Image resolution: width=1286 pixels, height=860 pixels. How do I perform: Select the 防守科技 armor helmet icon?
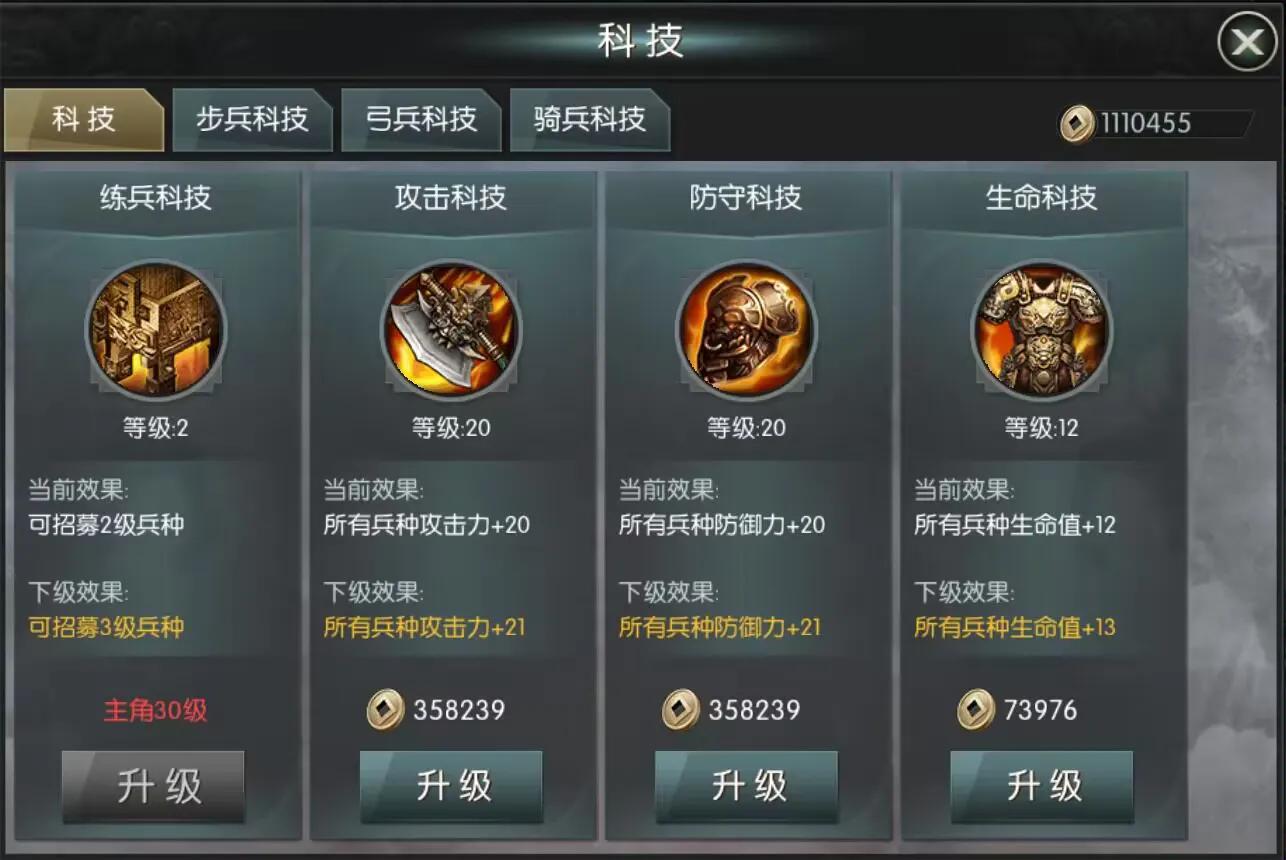(x=747, y=332)
